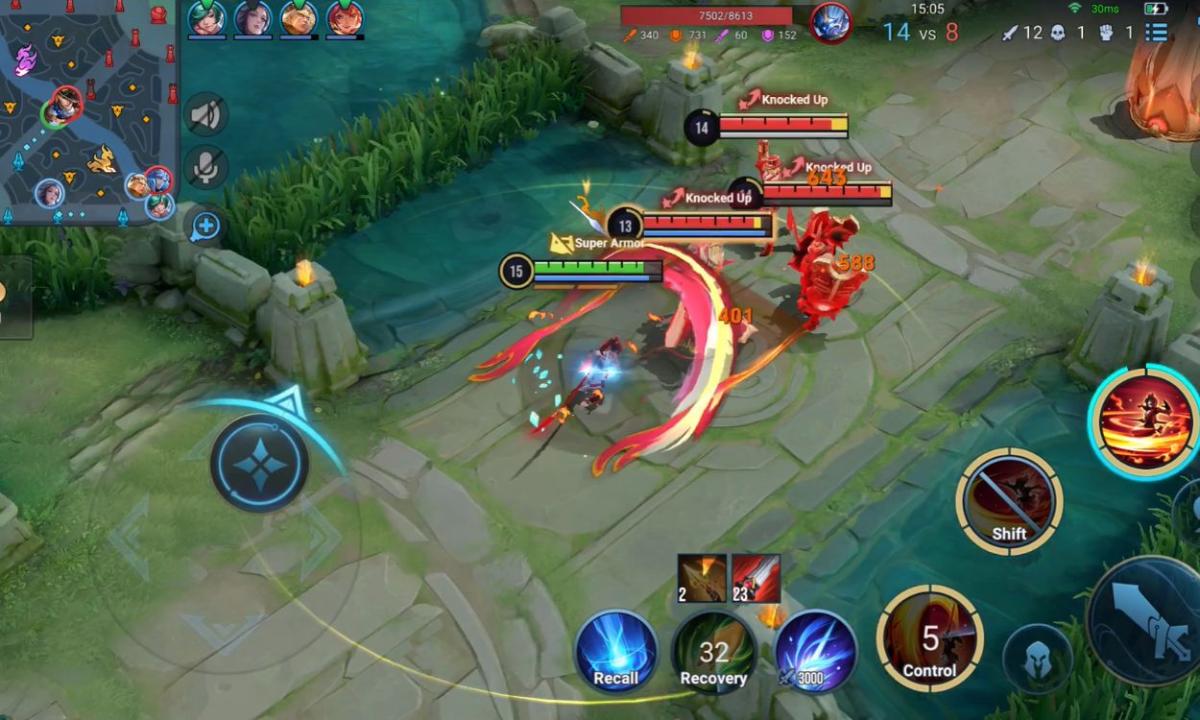The width and height of the screenshot is (1200, 720).
Task: Cast the Shift skill
Action: click(1009, 500)
